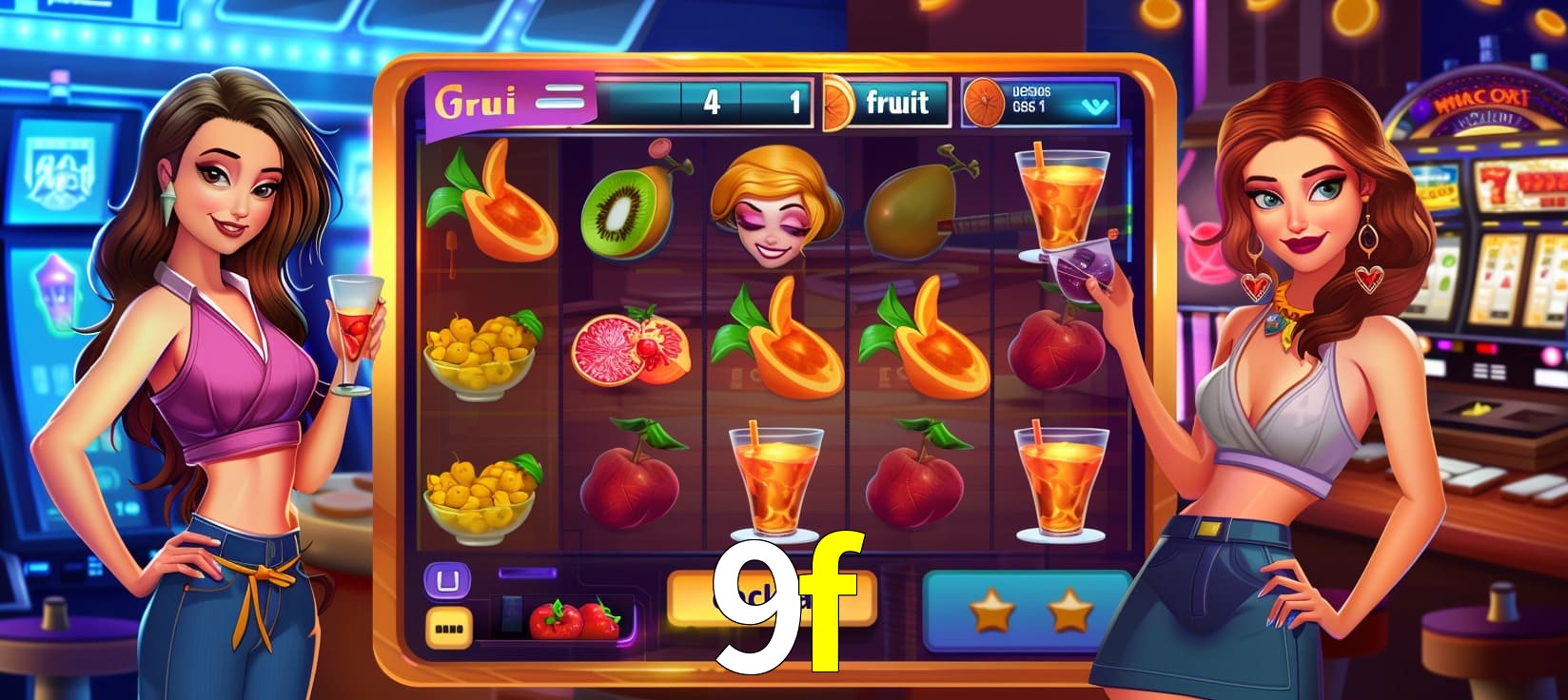This screenshot has width=1568, height=700.
Task: Click the blue button with two stars
Action: point(1028,612)
